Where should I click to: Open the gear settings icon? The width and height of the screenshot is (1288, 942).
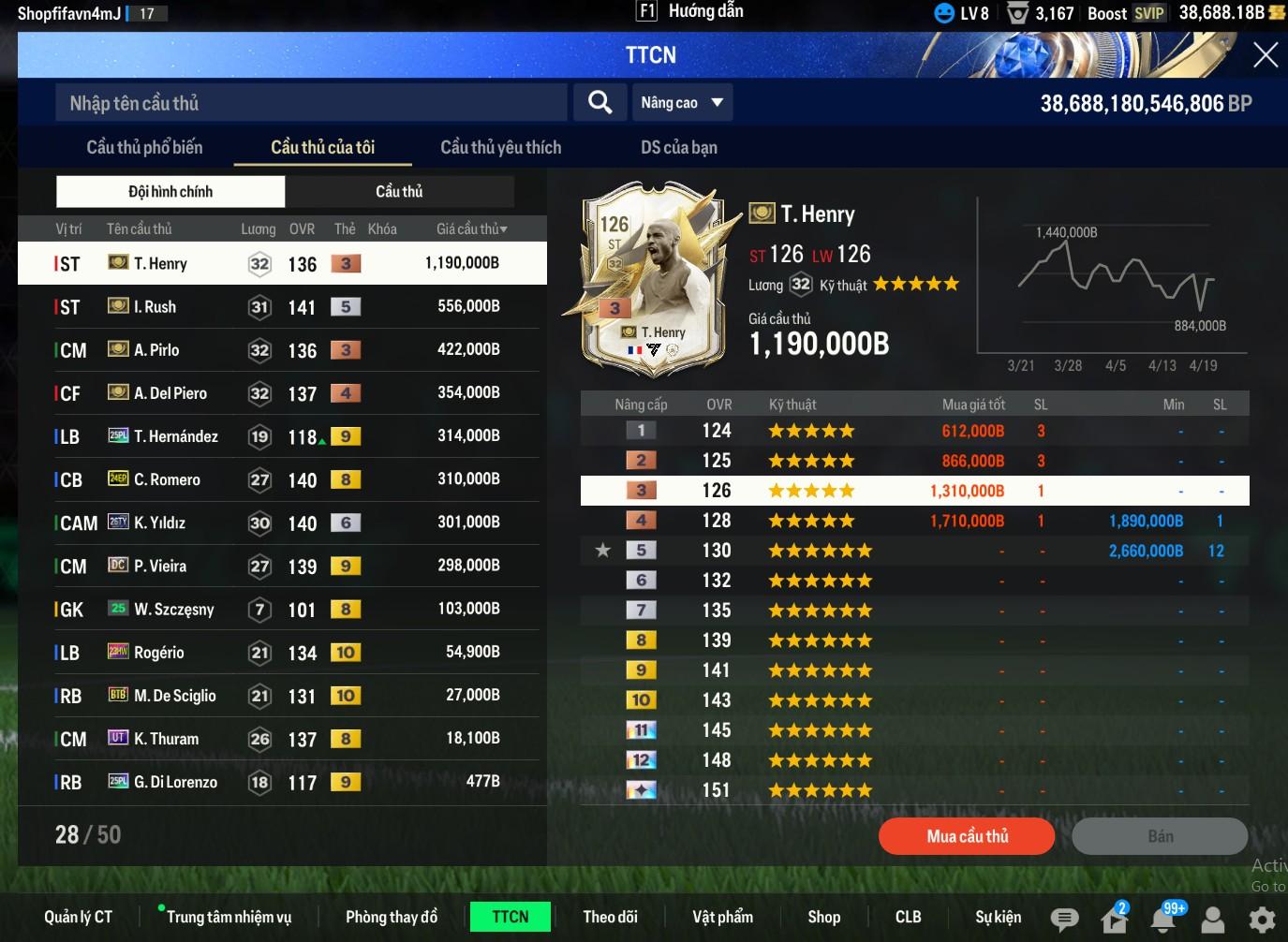tap(1262, 919)
